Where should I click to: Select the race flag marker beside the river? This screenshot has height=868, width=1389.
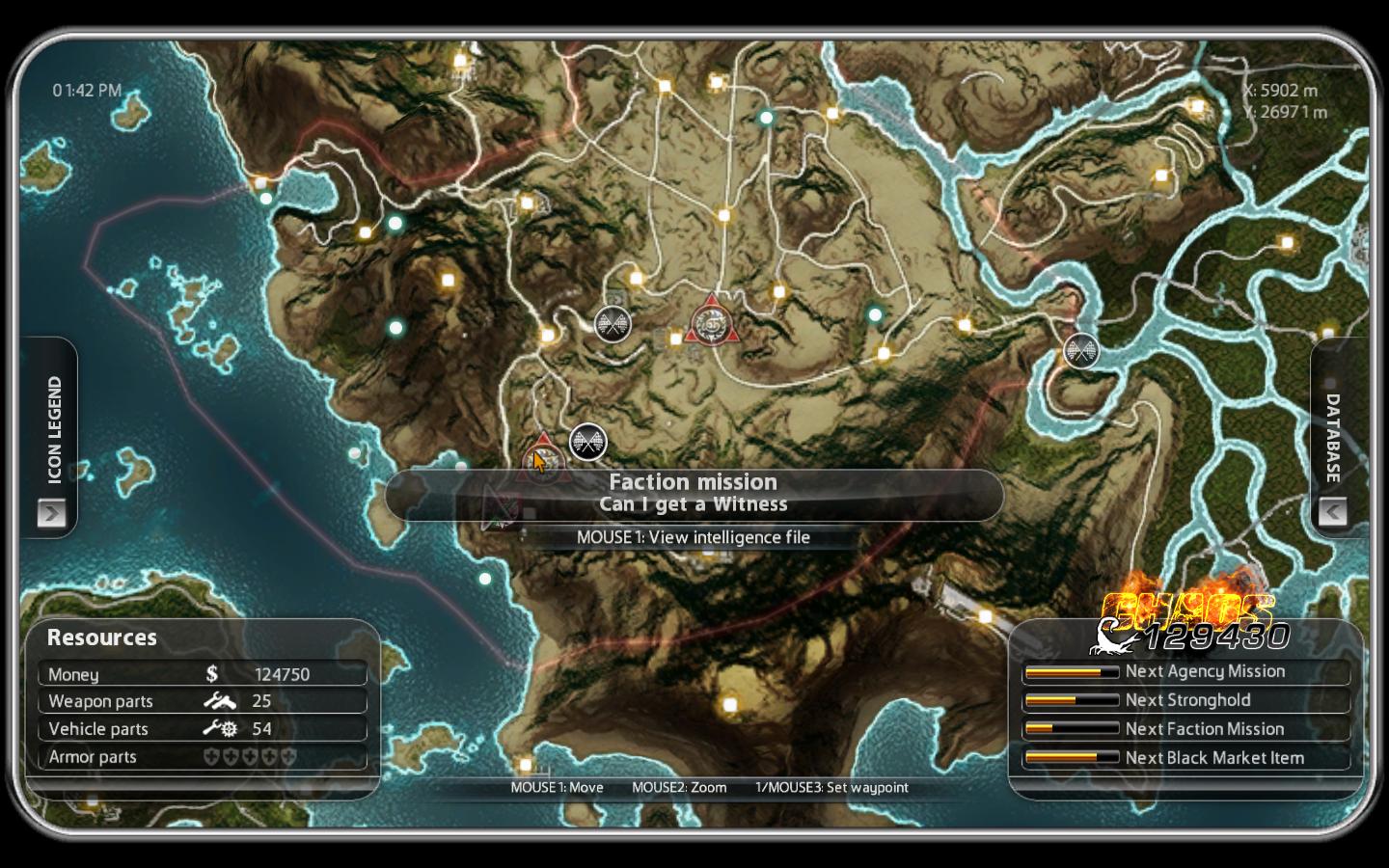[x=1081, y=350]
